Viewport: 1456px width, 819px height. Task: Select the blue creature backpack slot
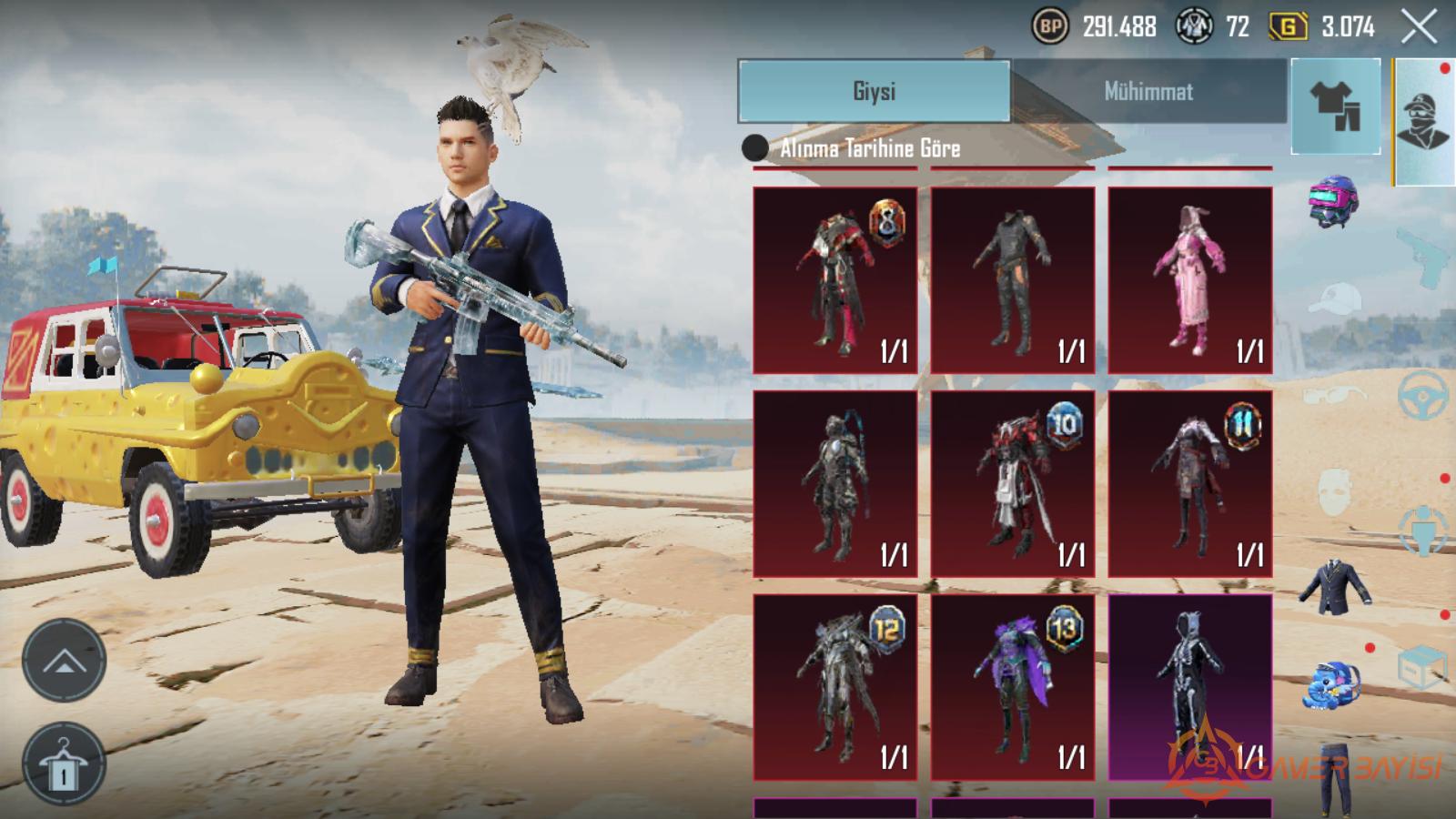coord(1335,686)
